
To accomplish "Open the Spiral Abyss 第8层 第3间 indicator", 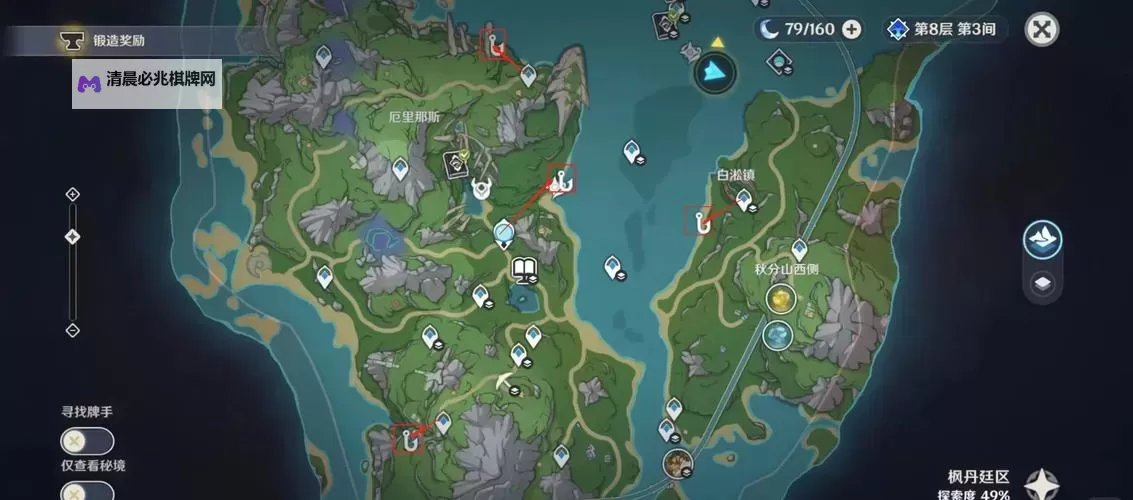I will (944, 29).
